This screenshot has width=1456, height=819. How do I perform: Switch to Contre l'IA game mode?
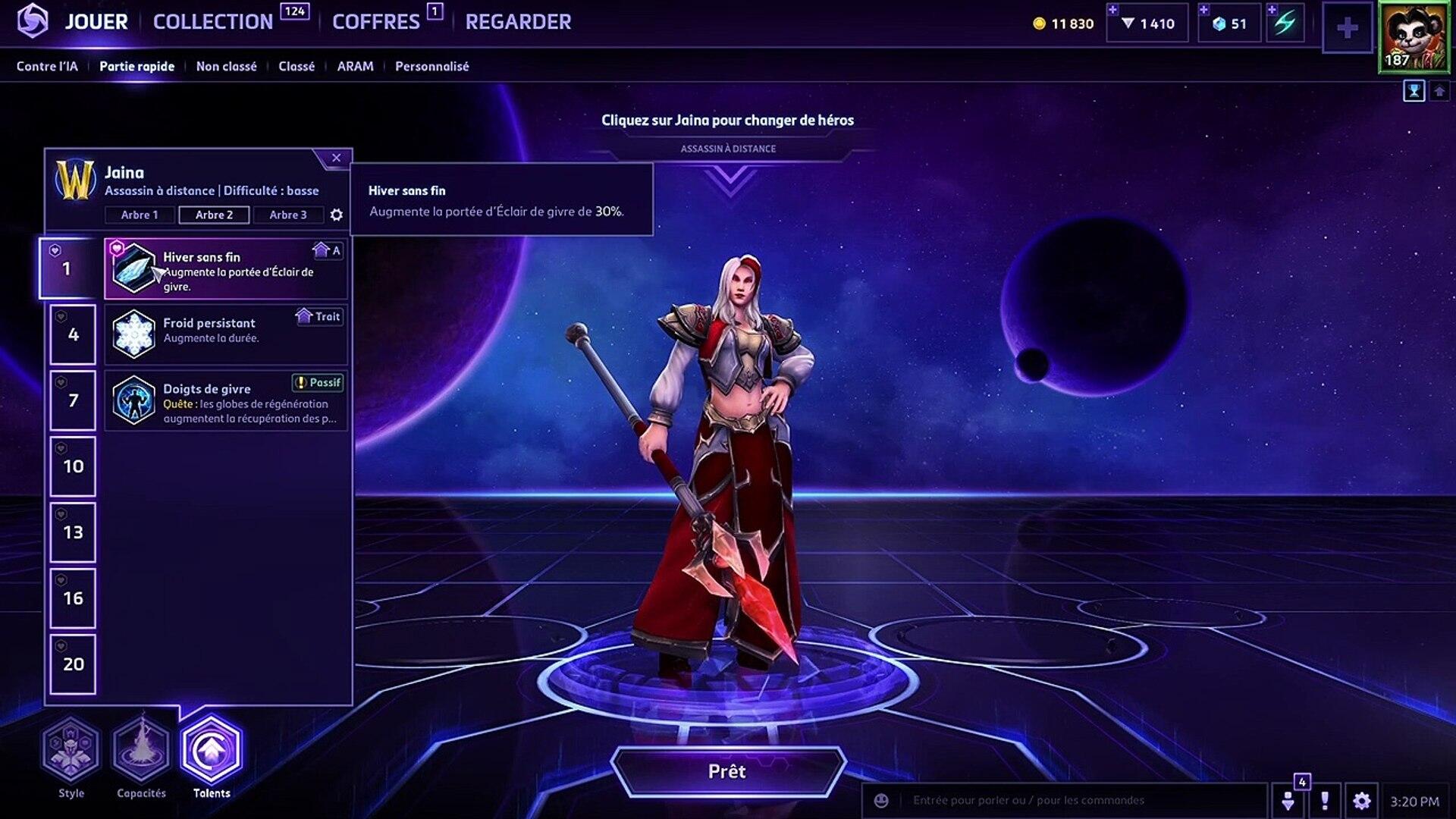pyautogui.click(x=47, y=67)
